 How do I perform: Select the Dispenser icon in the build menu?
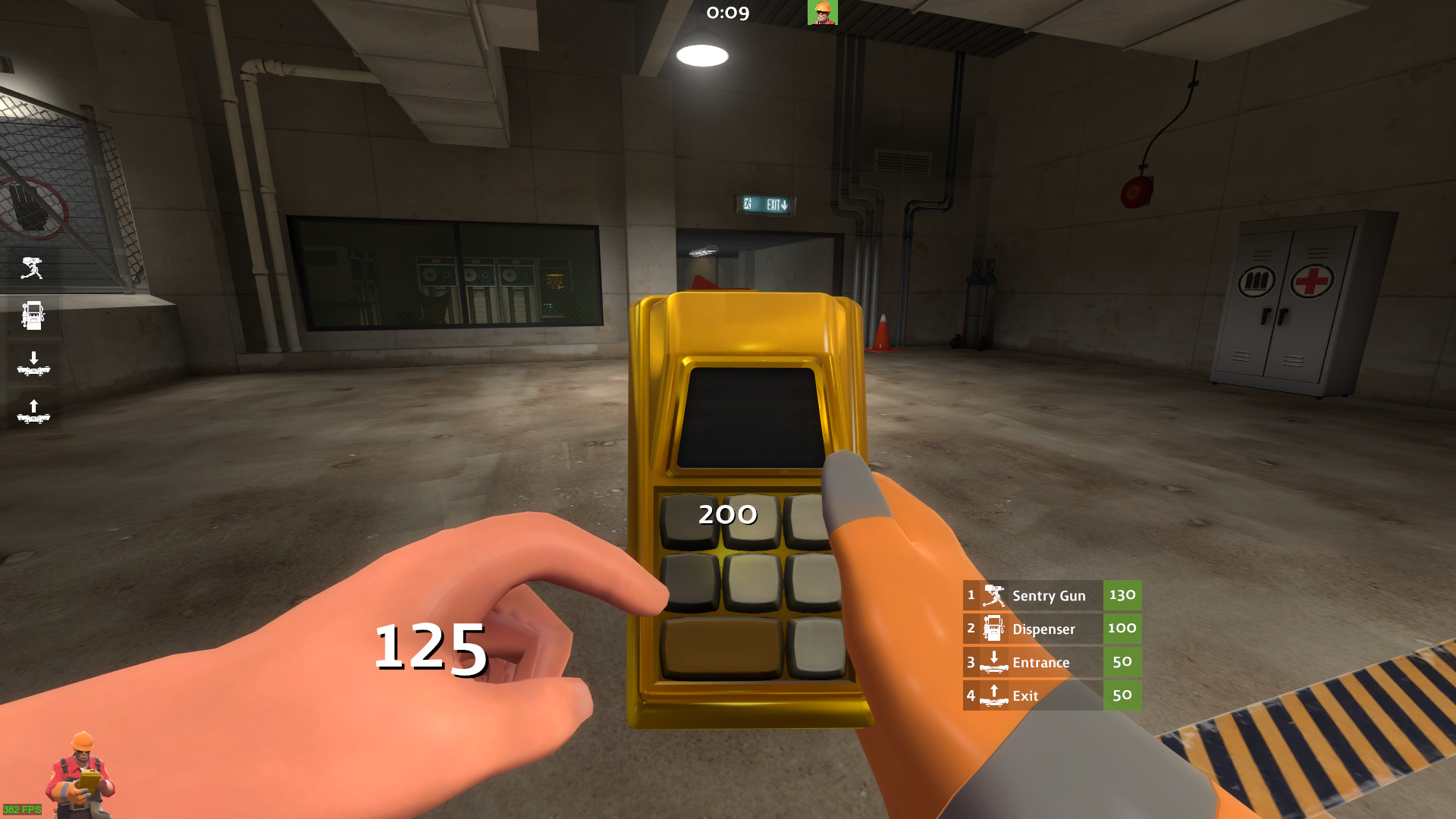coord(992,629)
